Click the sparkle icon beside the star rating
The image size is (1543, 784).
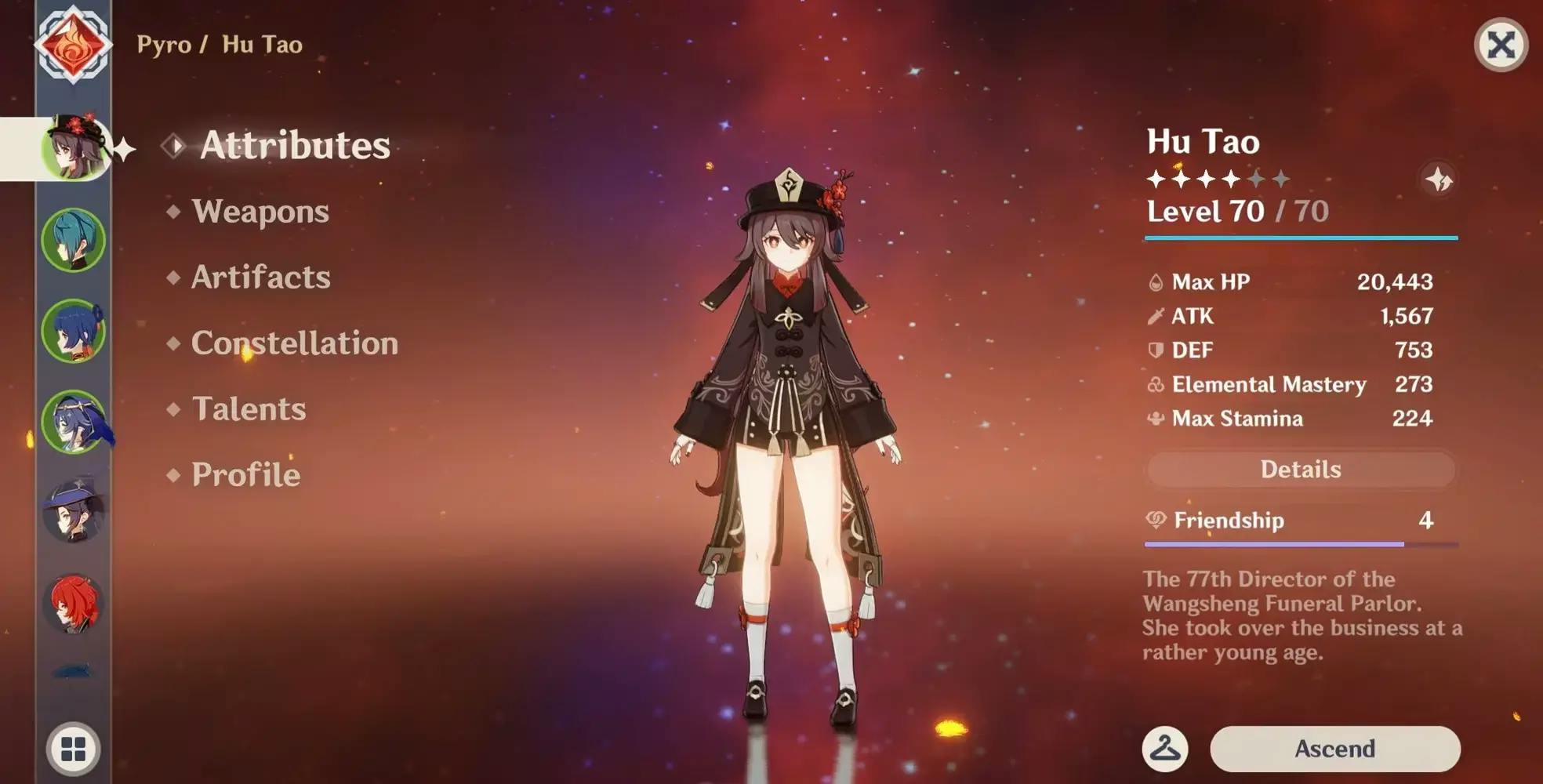point(1439,180)
